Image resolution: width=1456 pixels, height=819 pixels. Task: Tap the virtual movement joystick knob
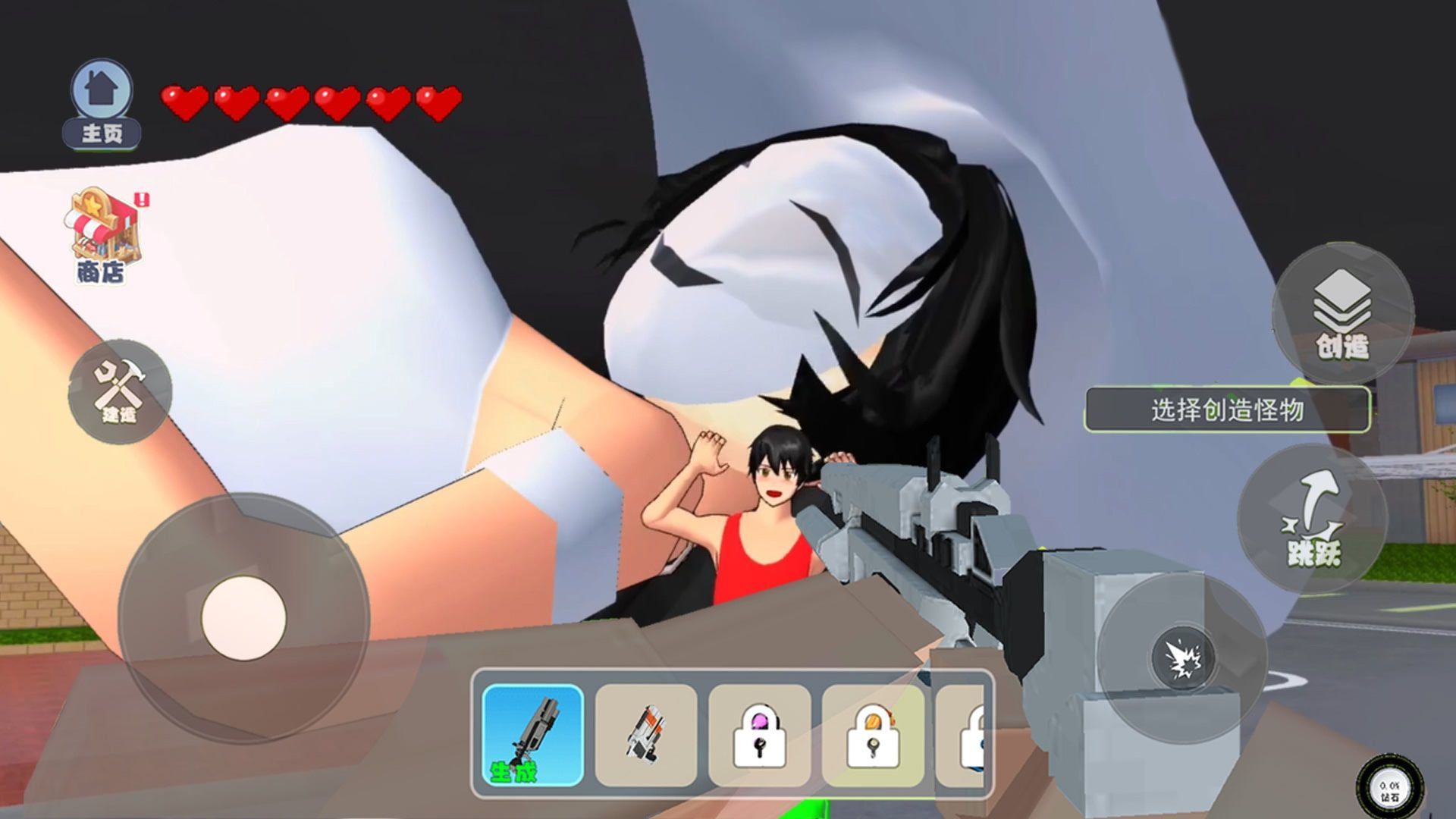(243, 617)
